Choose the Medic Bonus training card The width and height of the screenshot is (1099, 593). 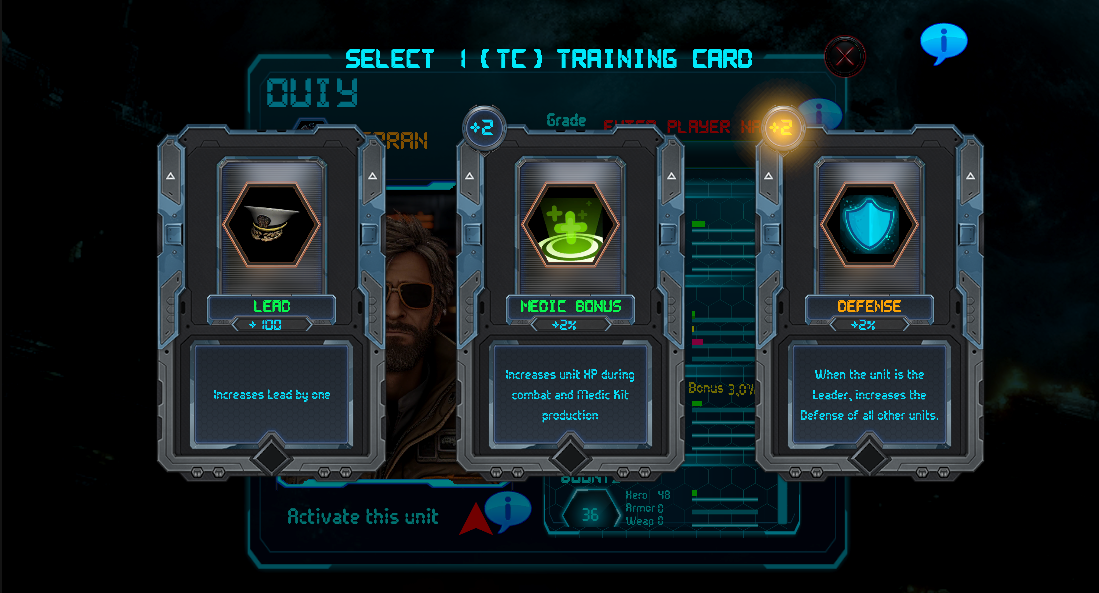(x=570, y=300)
